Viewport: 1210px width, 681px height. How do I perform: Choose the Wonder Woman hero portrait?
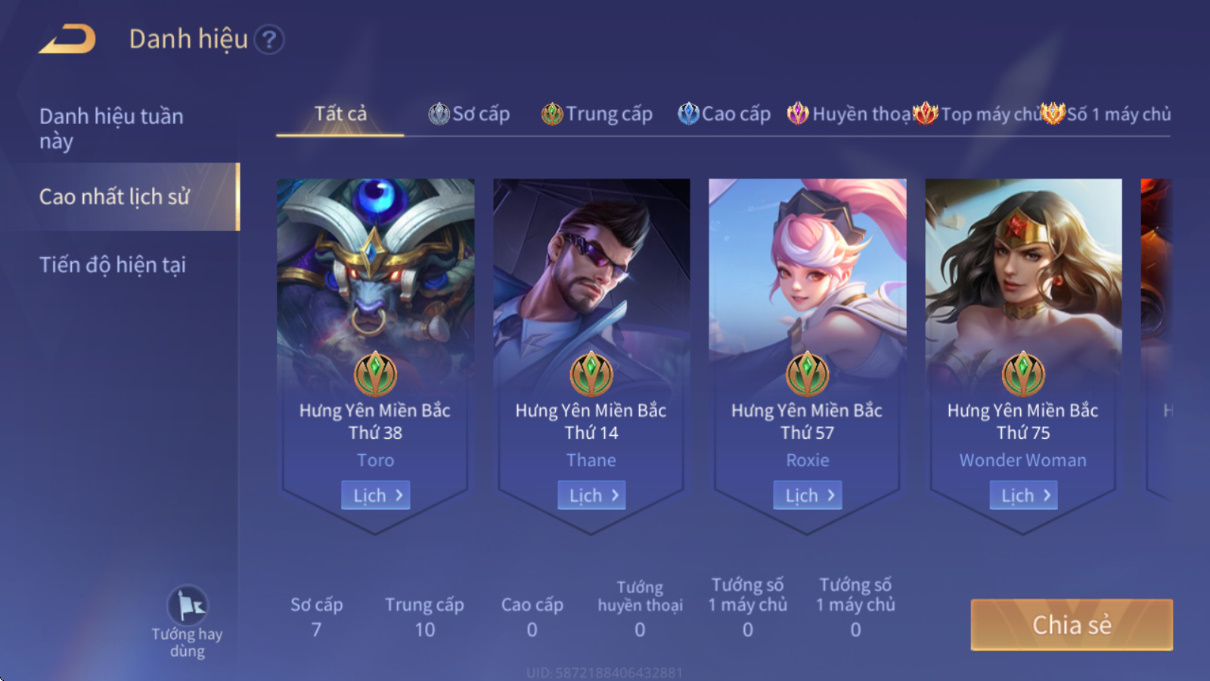[1024, 270]
